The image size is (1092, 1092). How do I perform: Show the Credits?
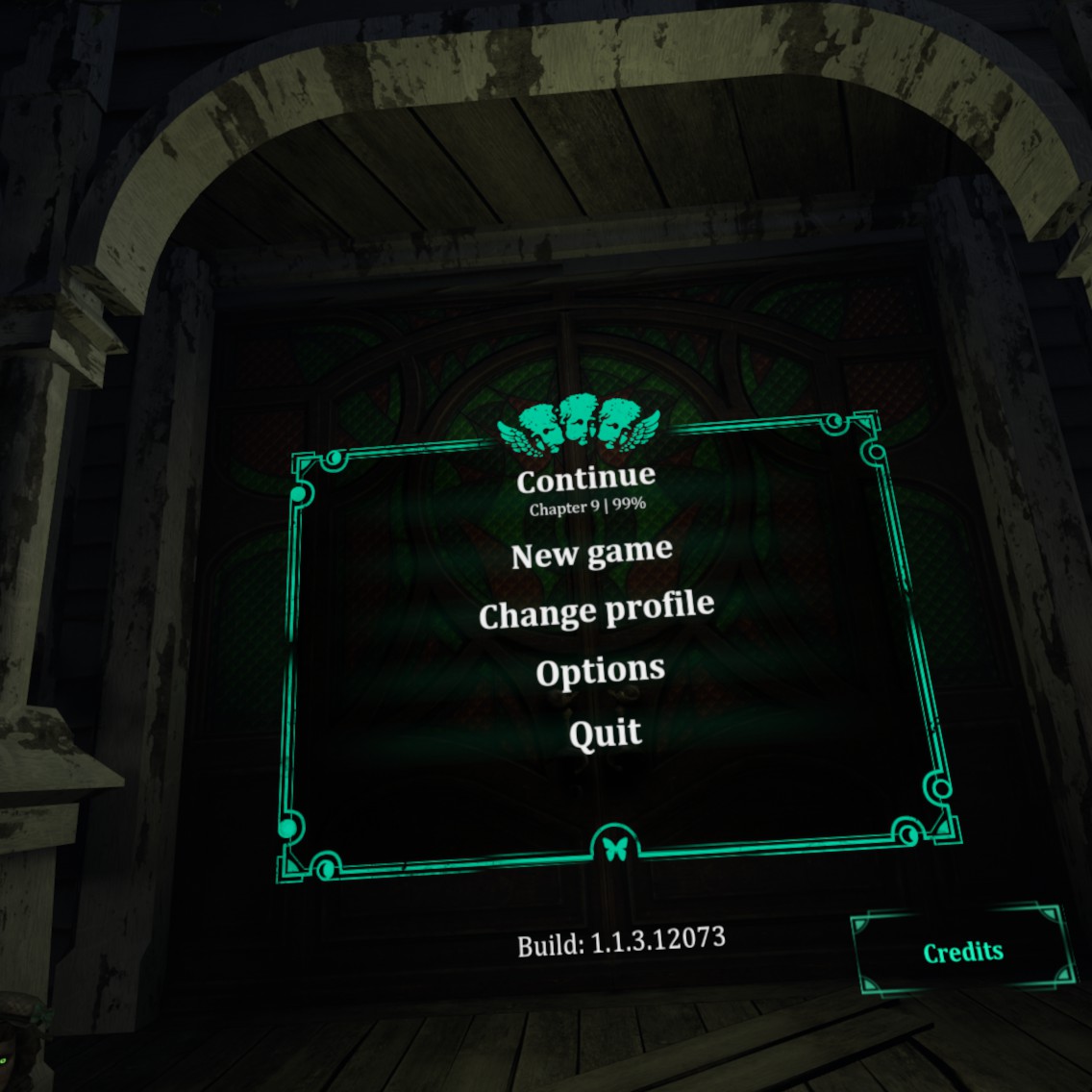click(963, 951)
